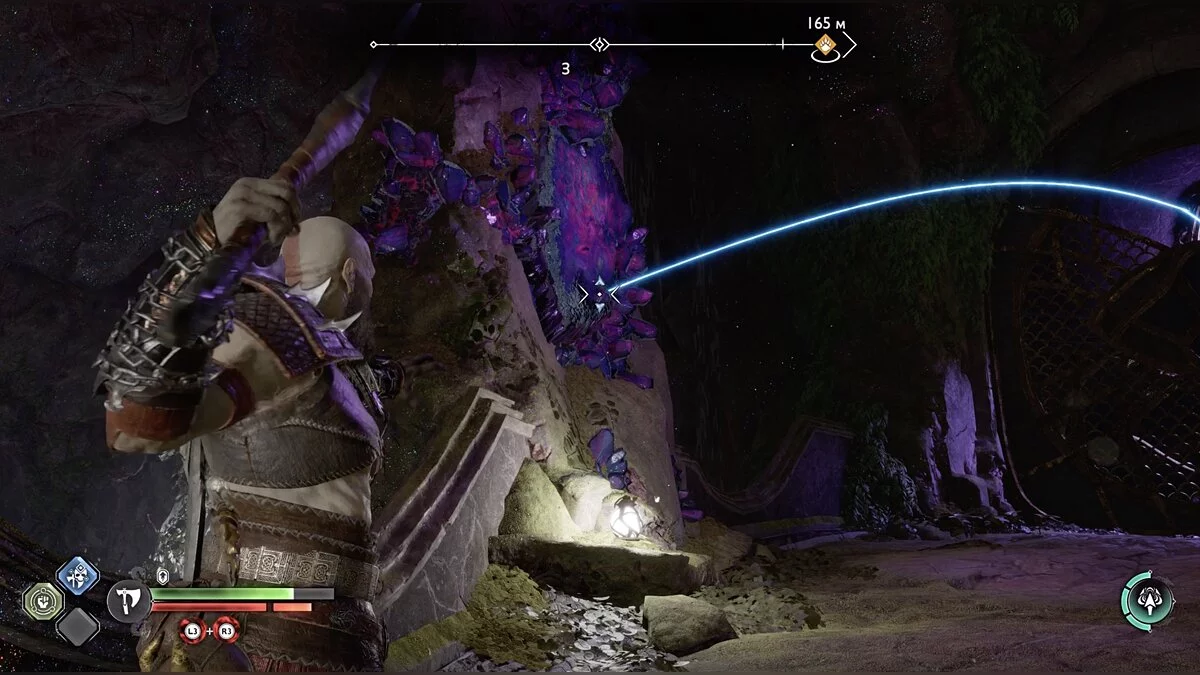Viewport: 1200px width, 675px height.
Task: Click the empty gray diamond ability slot
Action: pyautogui.click(x=77, y=627)
